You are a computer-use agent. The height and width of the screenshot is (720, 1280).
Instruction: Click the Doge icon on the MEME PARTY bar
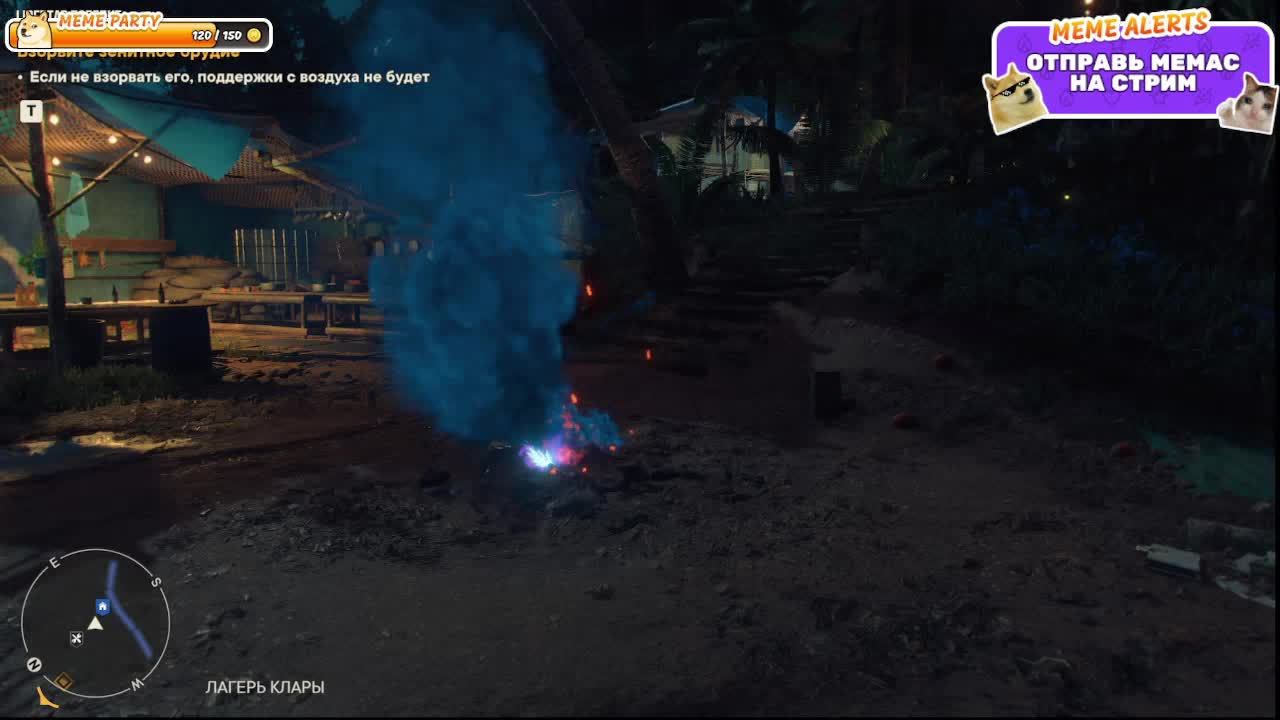point(33,35)
